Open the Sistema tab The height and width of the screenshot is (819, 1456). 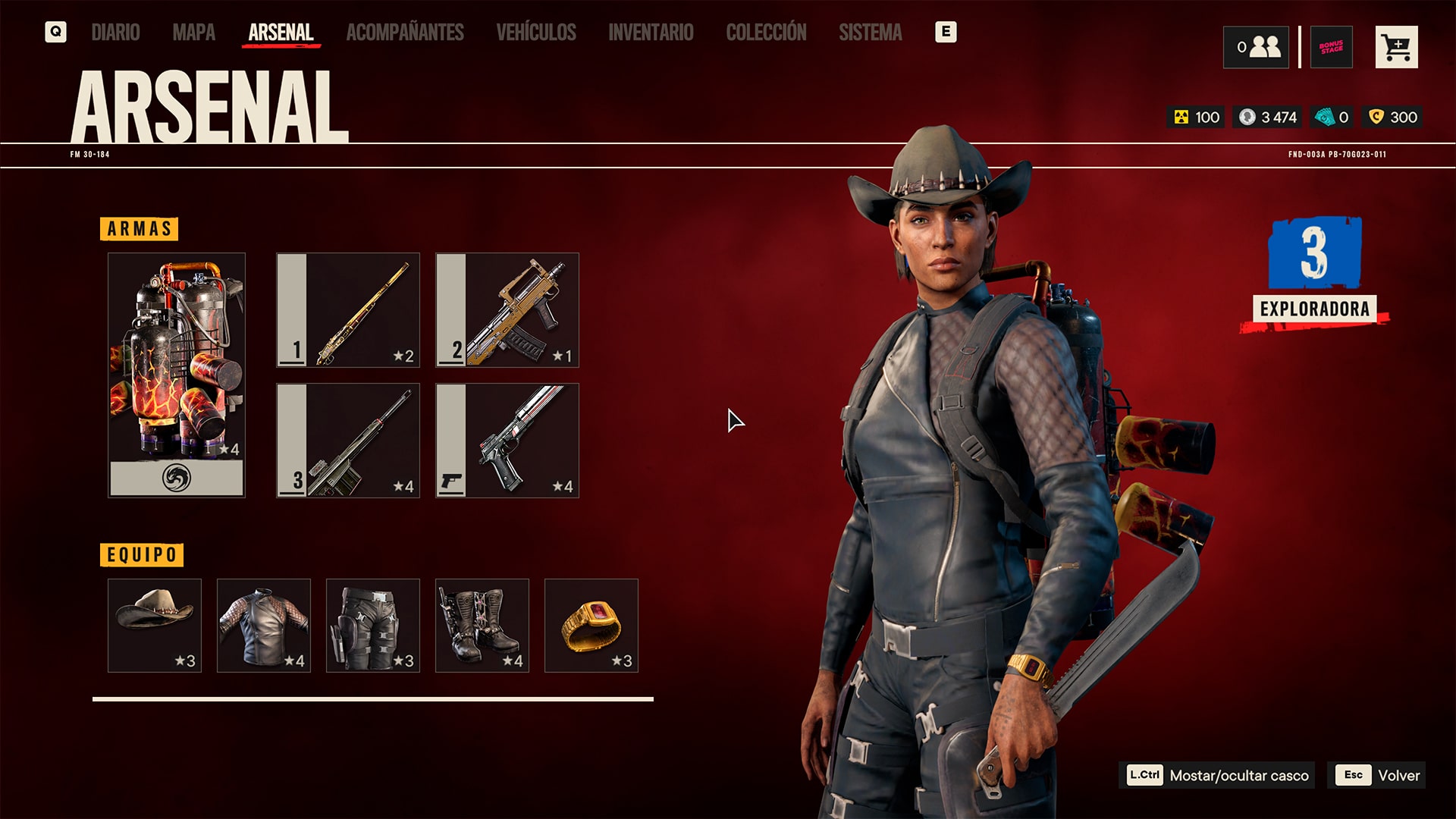click(870, 33)
